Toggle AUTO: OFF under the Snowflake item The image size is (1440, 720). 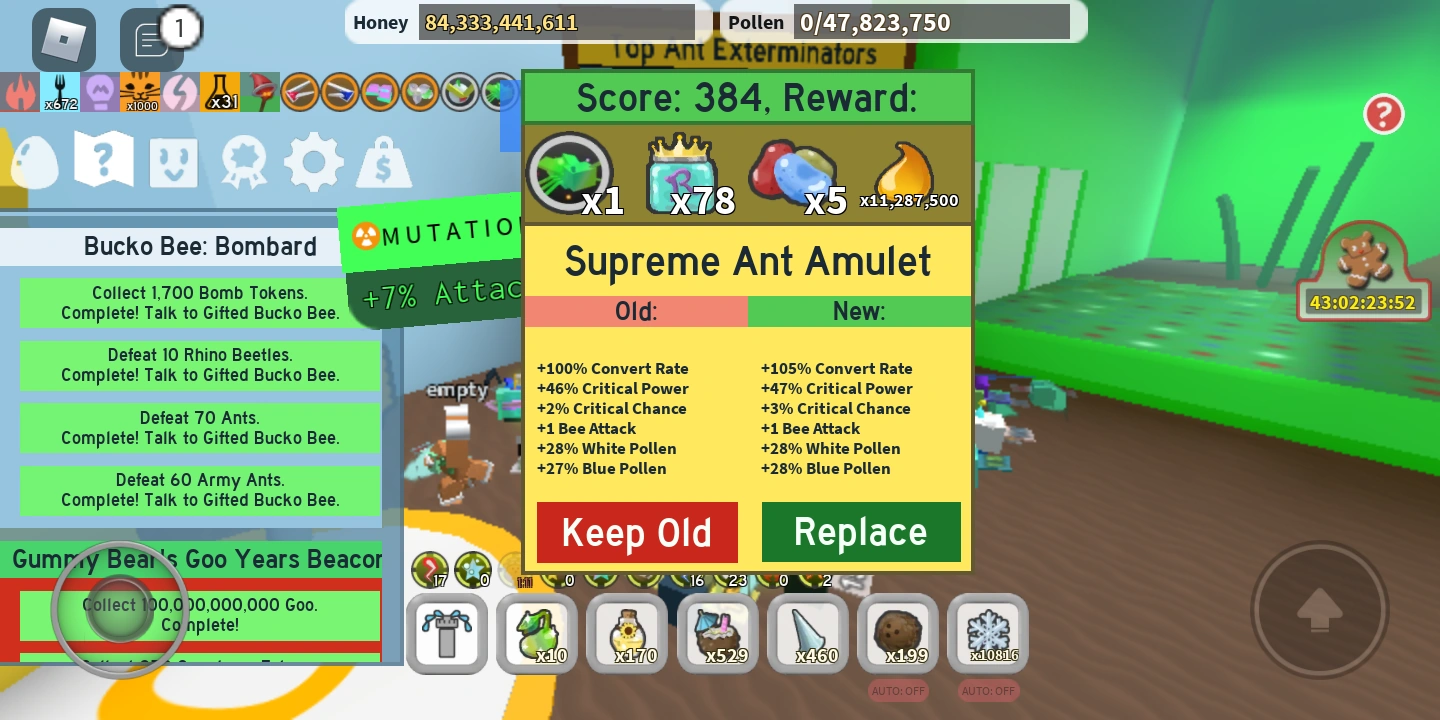pyautogui.click(x=987, y=691)
